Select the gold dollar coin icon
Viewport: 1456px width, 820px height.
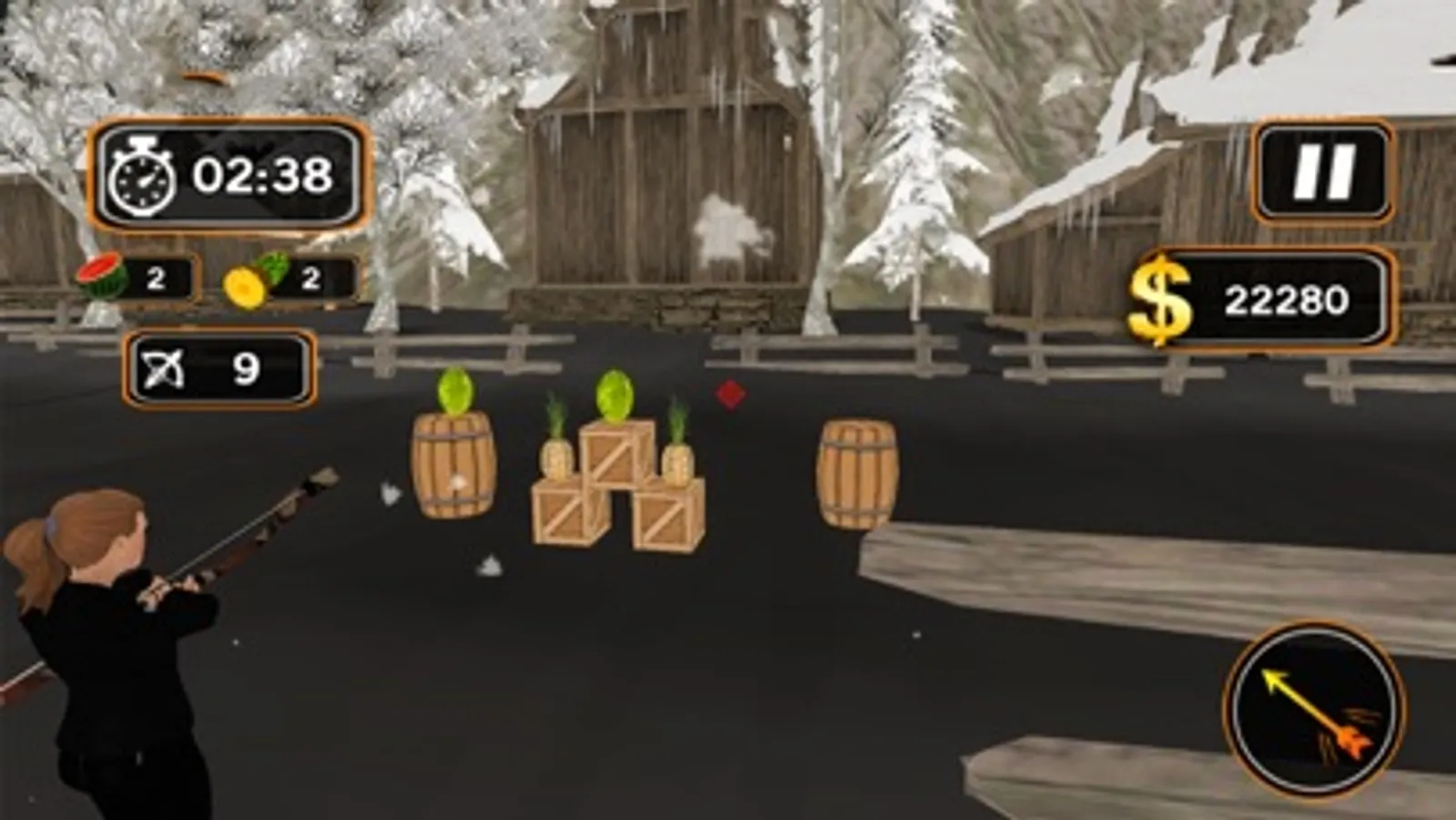click(1158, 294)
